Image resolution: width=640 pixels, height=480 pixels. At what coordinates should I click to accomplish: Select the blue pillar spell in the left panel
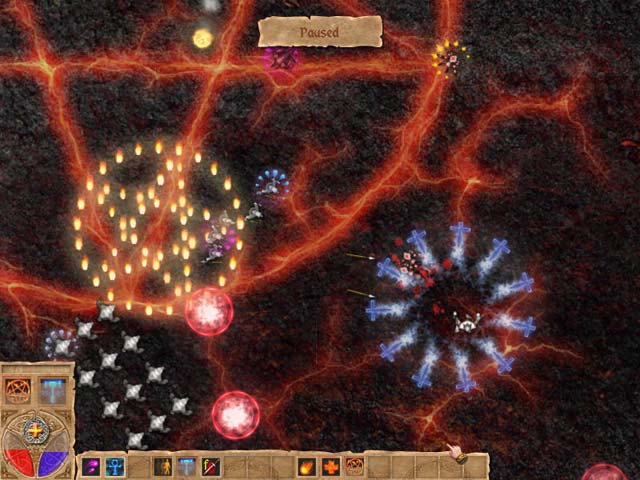pos(51,390)
